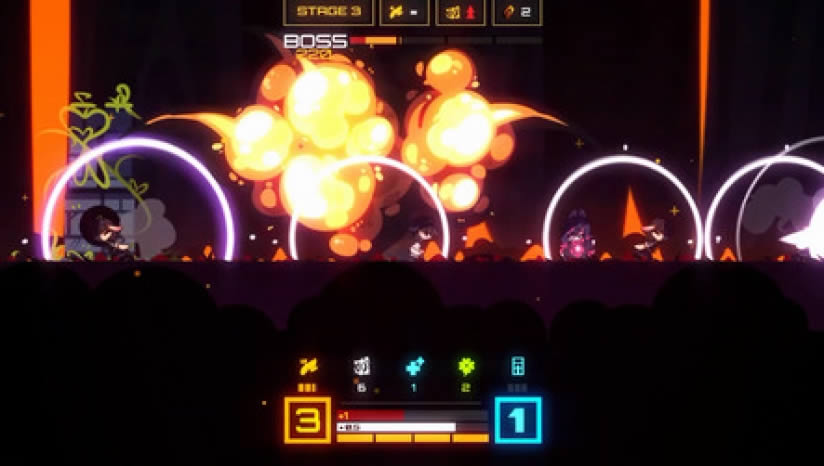Activate the white item icon showing 5
The height and width of the screenshot is (466, 824).
[x=361, y=367]
